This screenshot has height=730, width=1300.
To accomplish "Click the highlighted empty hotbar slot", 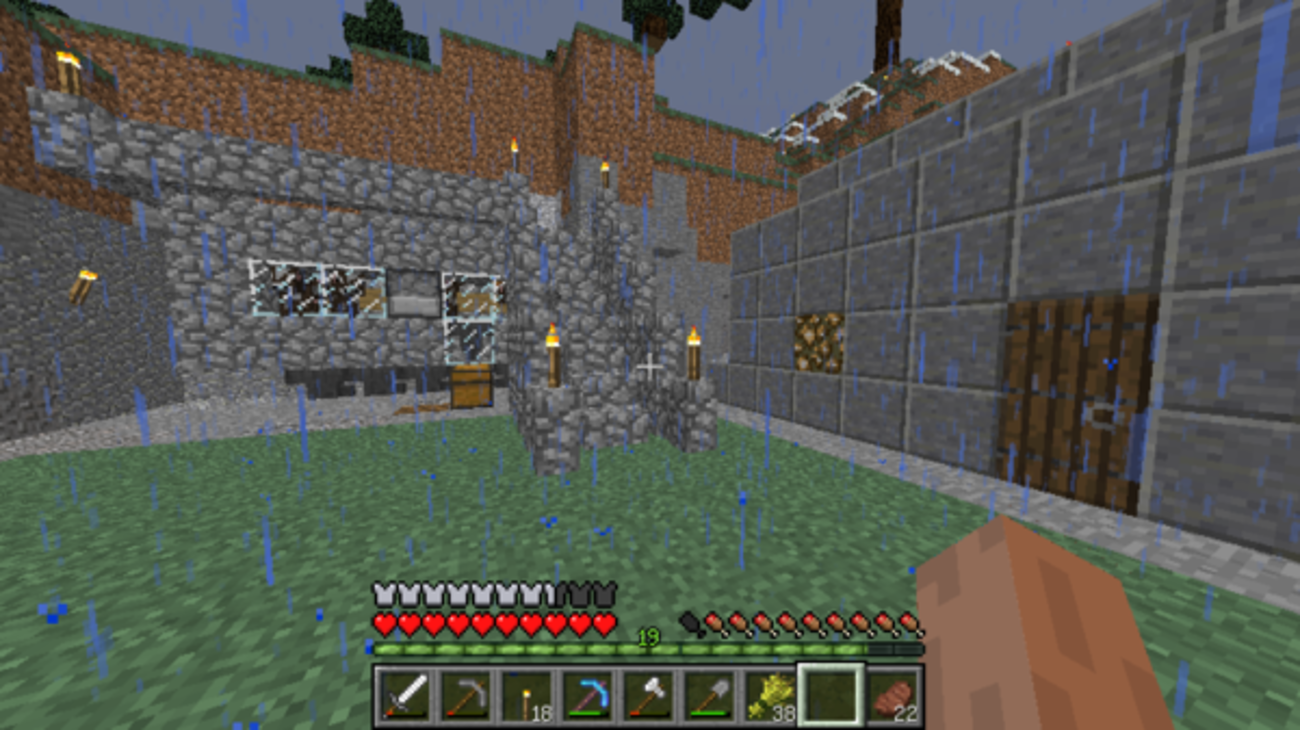I will 831,695.
